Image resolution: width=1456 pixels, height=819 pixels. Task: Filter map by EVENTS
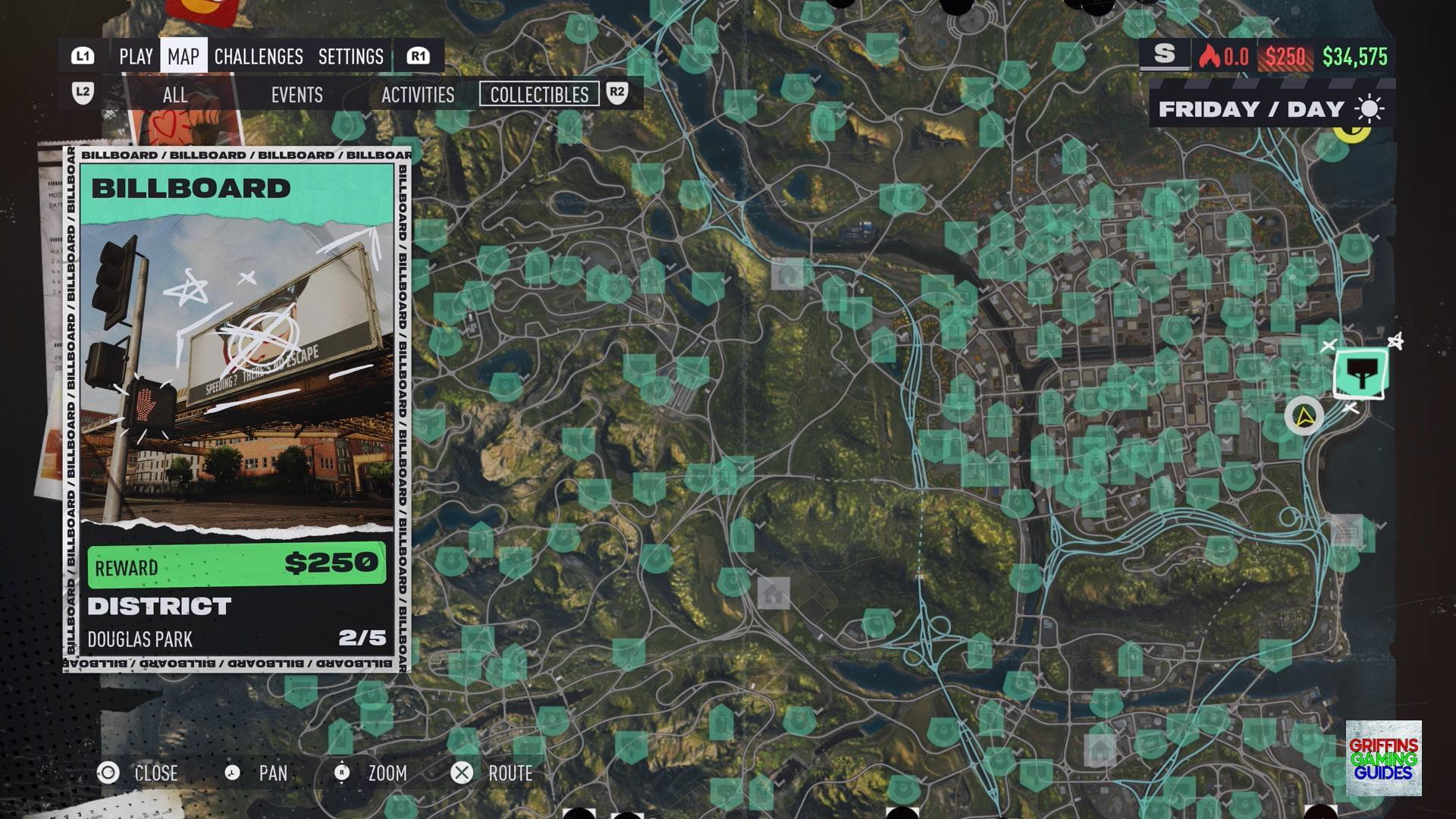297,95
